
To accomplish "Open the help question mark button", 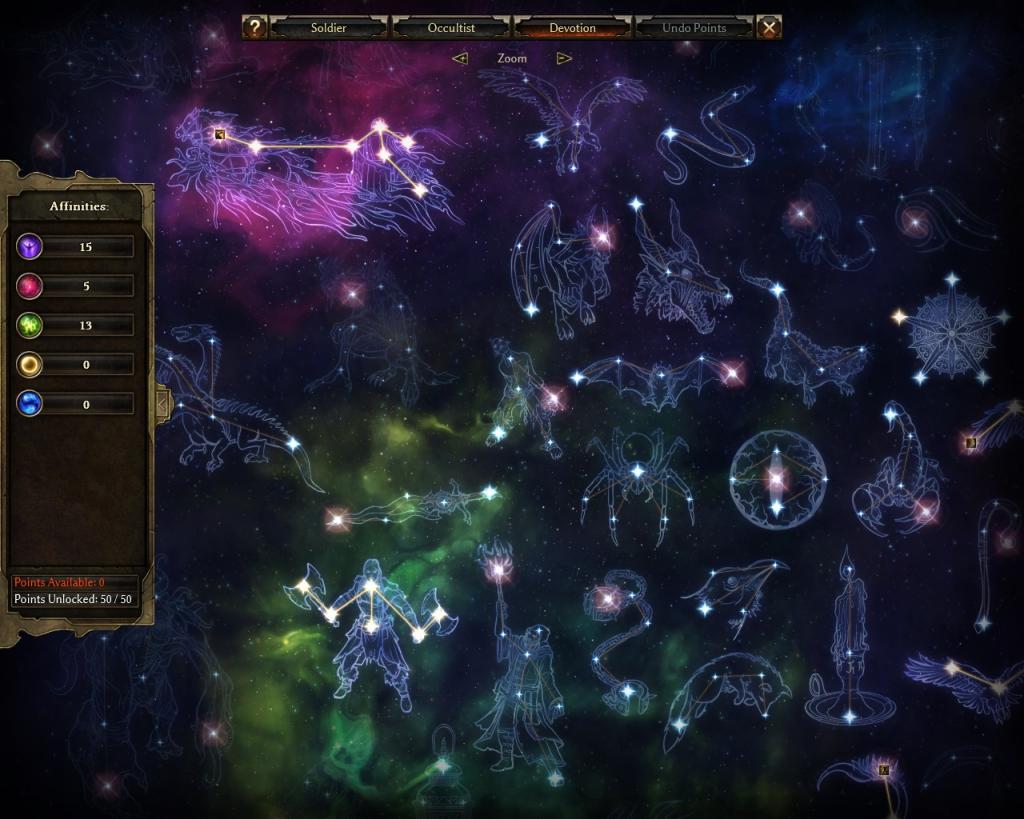I will point(255,28).
